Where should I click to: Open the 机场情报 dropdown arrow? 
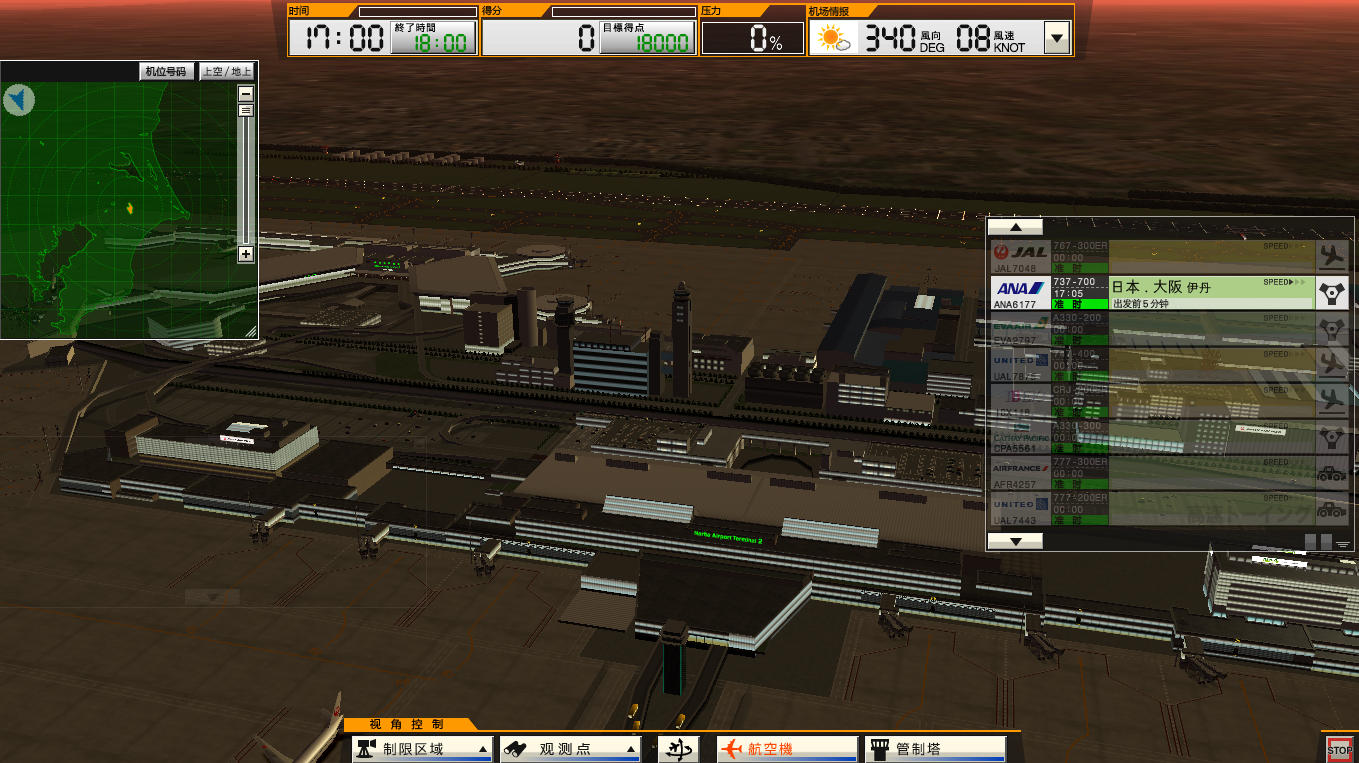coord(1056,37)
